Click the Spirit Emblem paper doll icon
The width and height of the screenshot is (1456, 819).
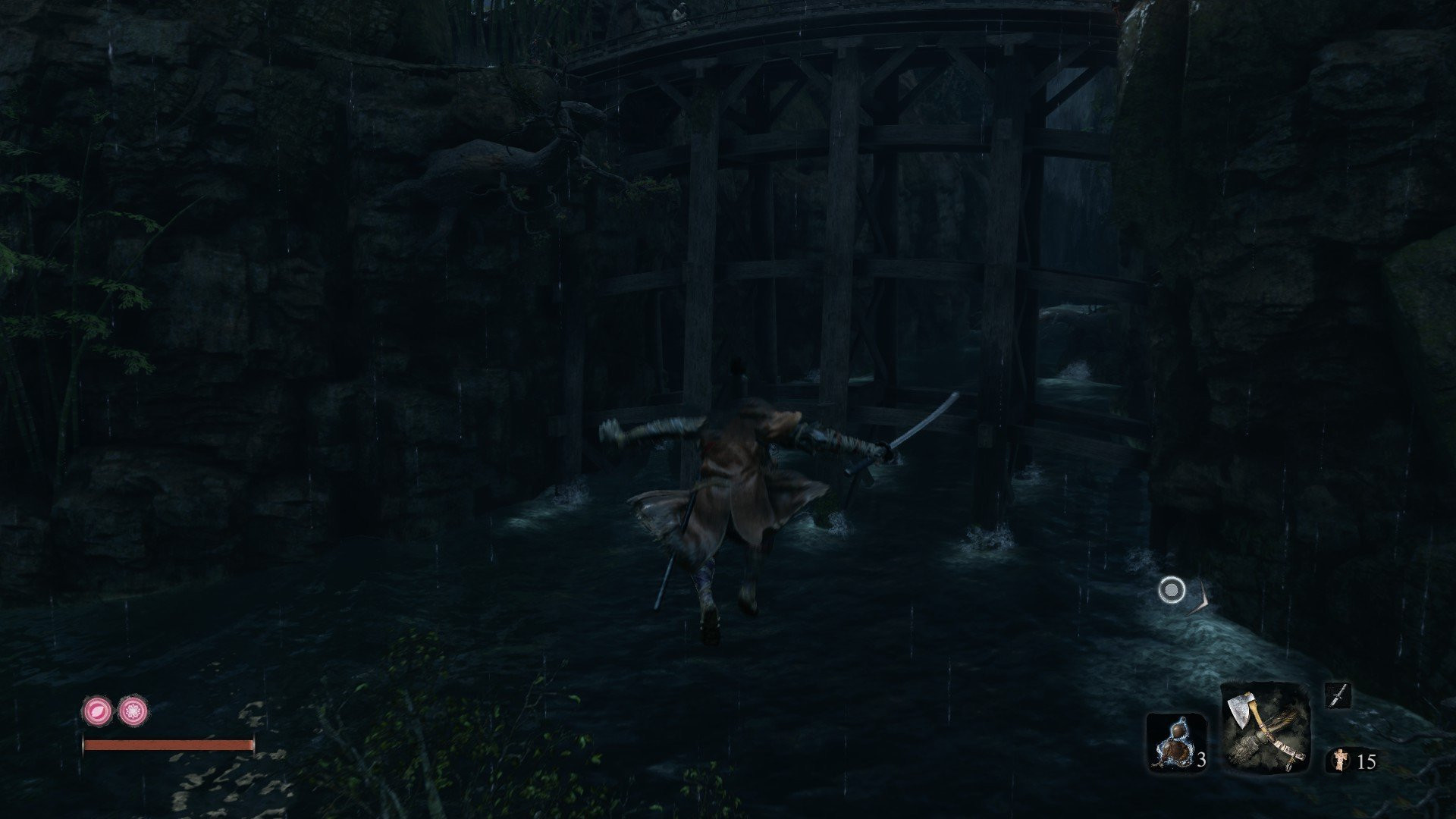(x=1340, y=760)
